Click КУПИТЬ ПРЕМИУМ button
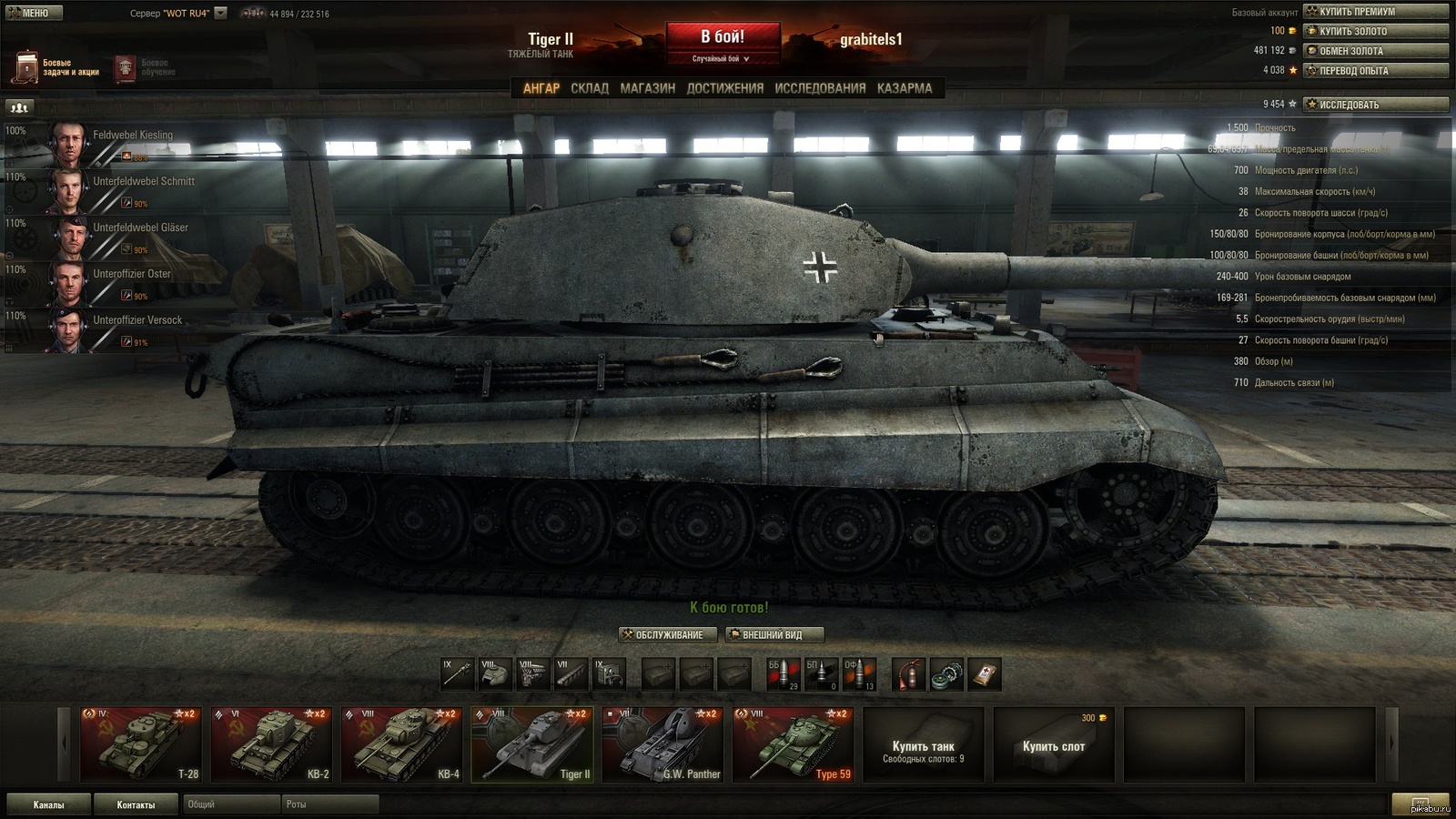The height and width of the screenshot is (819, 1456). pyautogui.click(x=1375, y=12)
